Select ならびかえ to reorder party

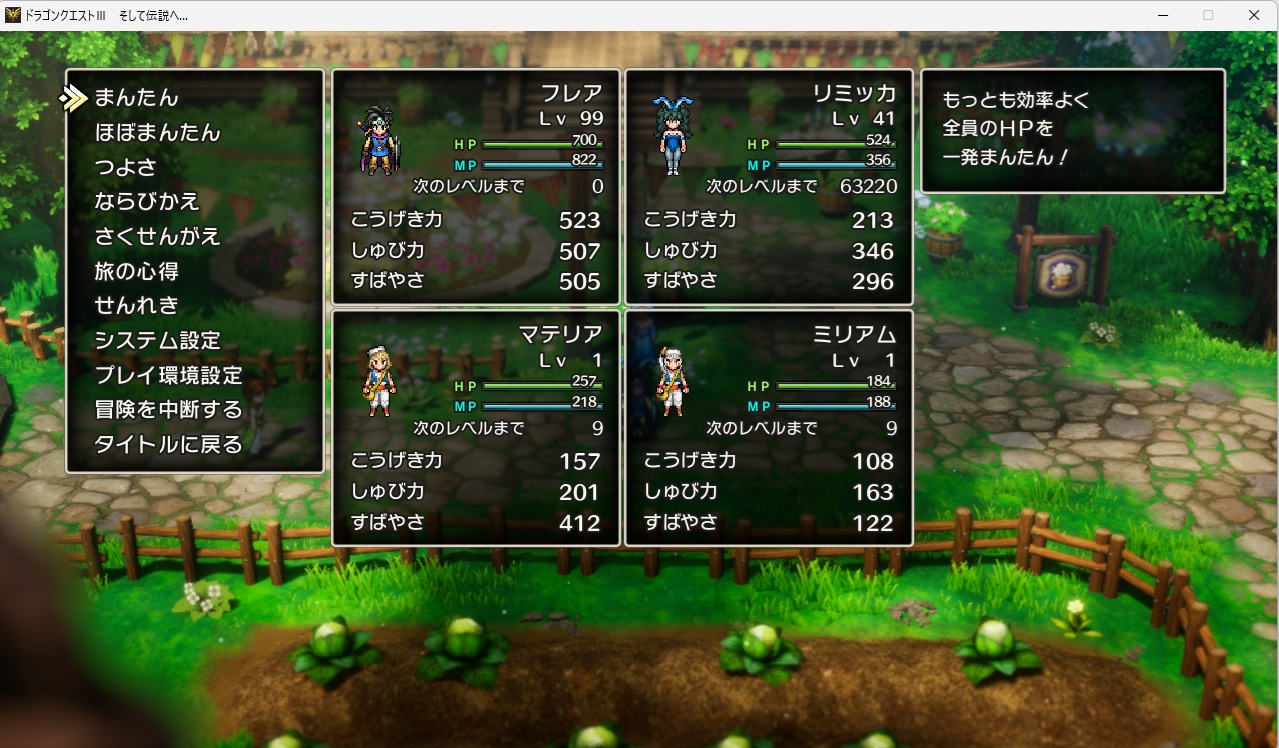click(147, 202)
